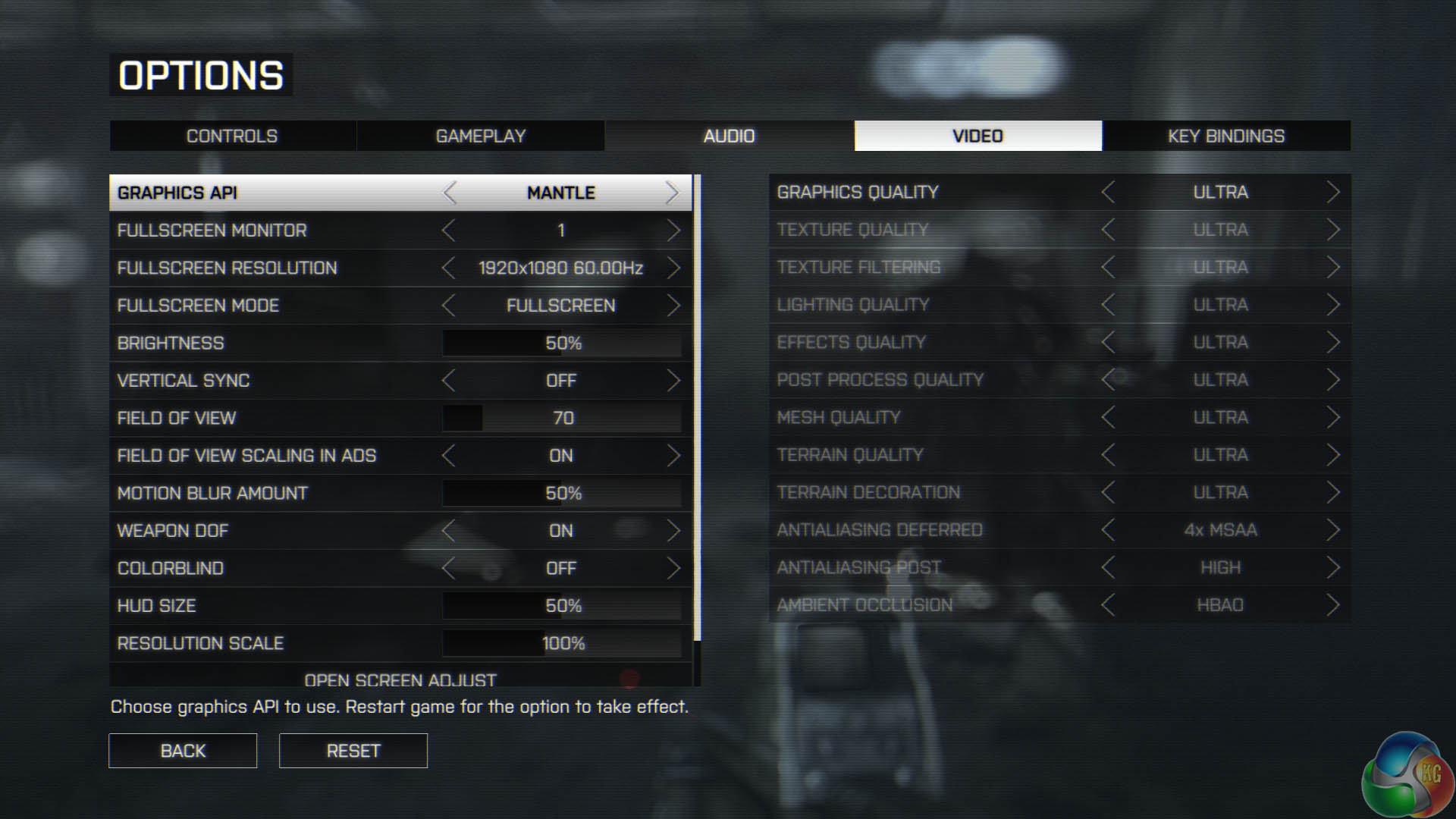This screenshot has width=1456, height=819.
Task: Reset video options with Reset button
Action: [353, 751]
